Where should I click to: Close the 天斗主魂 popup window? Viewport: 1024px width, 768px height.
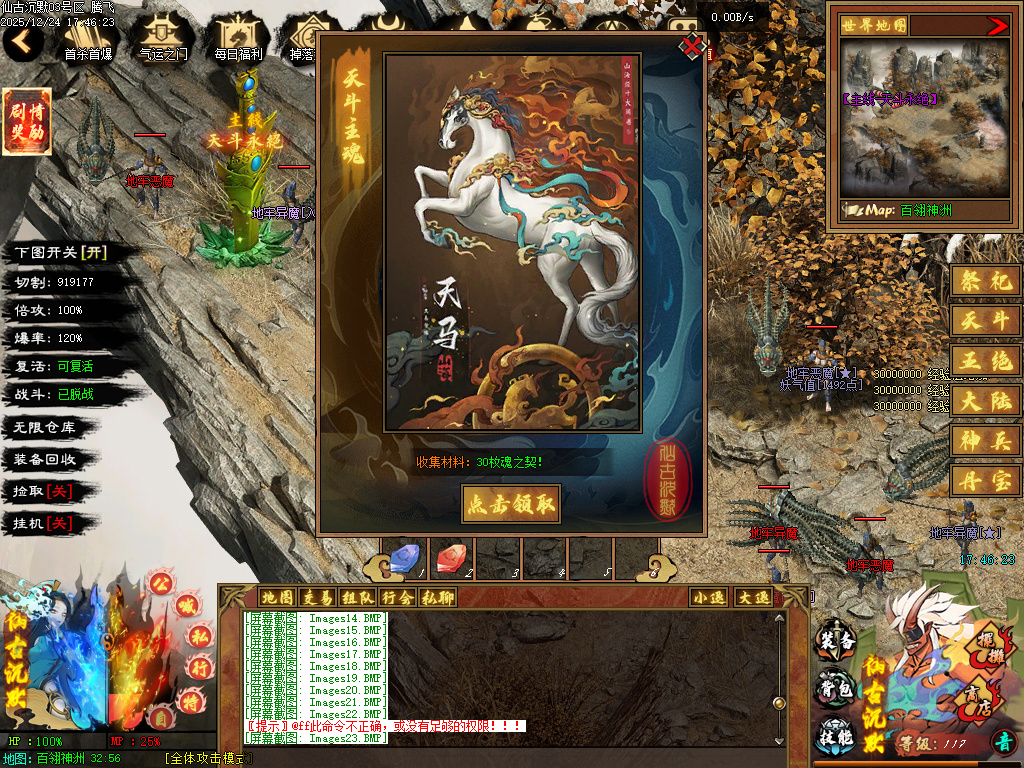tap(691, 46)
